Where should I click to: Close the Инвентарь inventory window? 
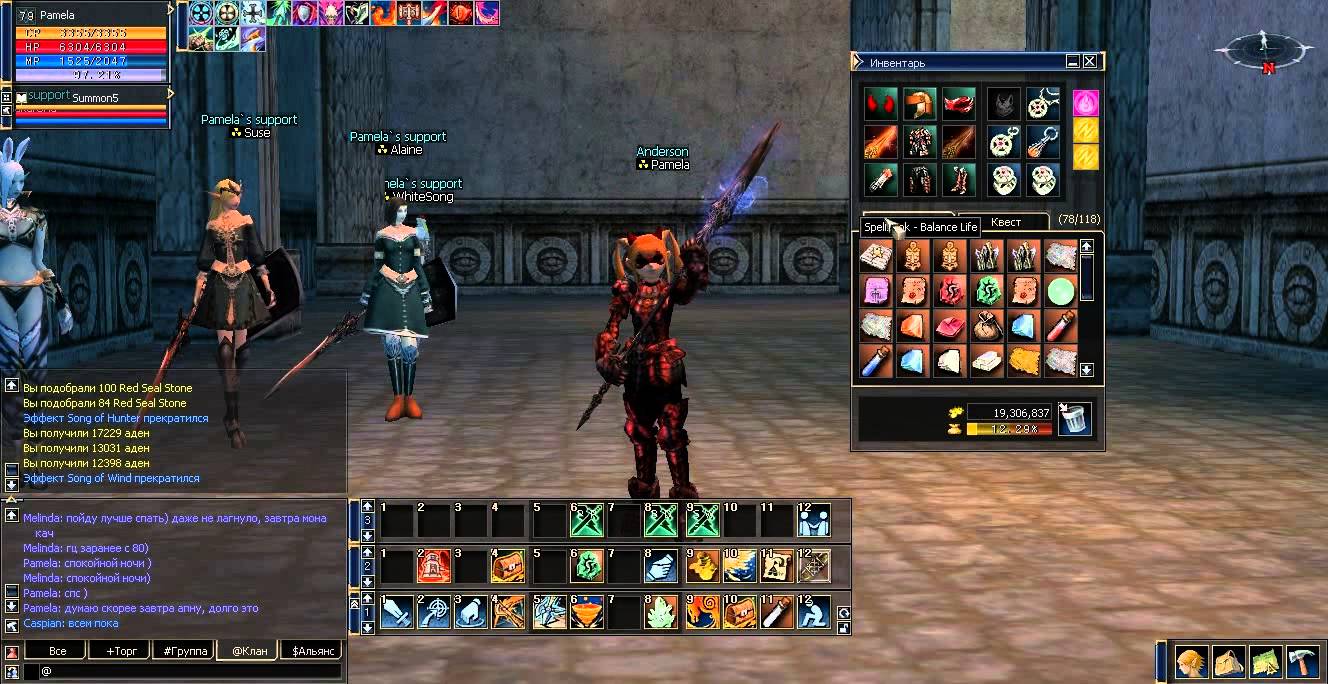(x=1090, y=61)
